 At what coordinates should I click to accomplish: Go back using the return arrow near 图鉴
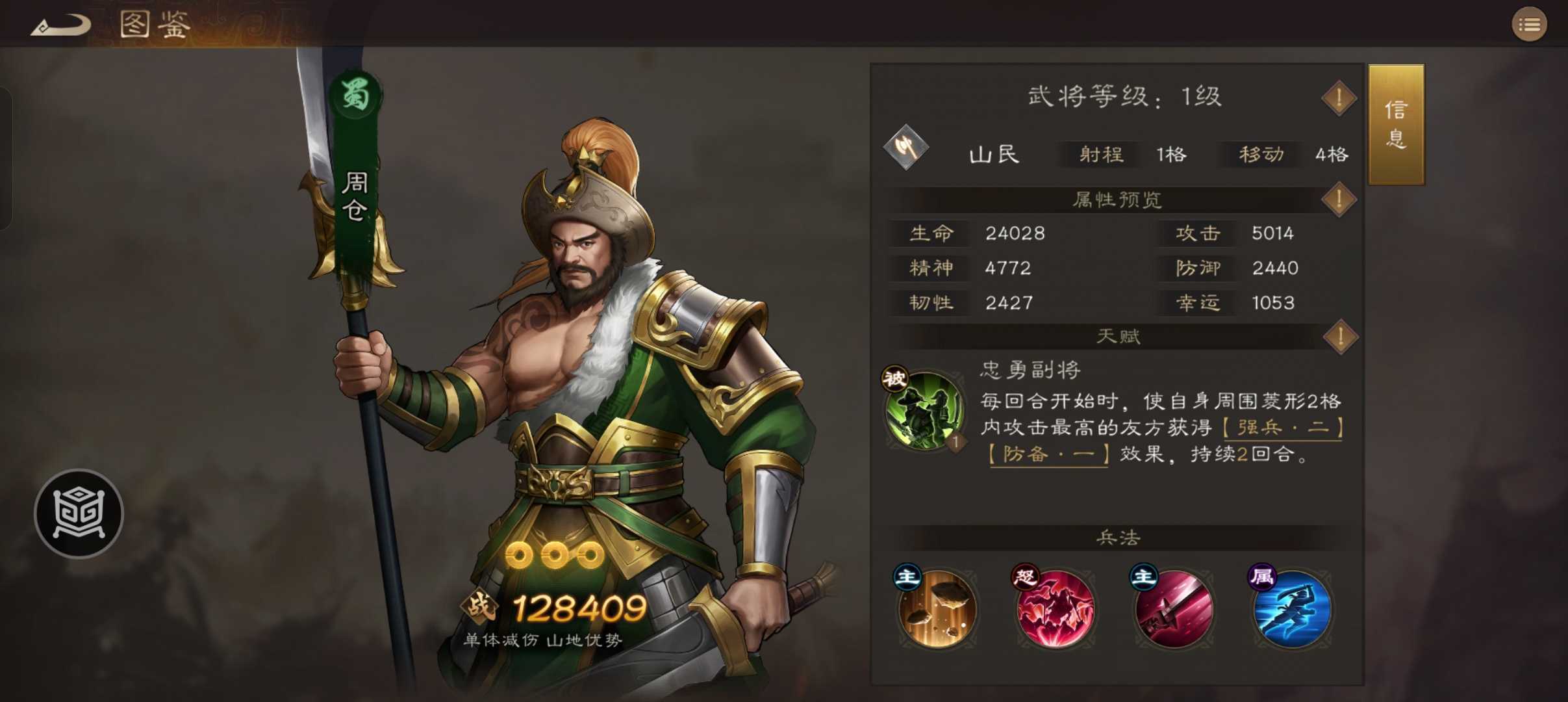coord(62,23)
